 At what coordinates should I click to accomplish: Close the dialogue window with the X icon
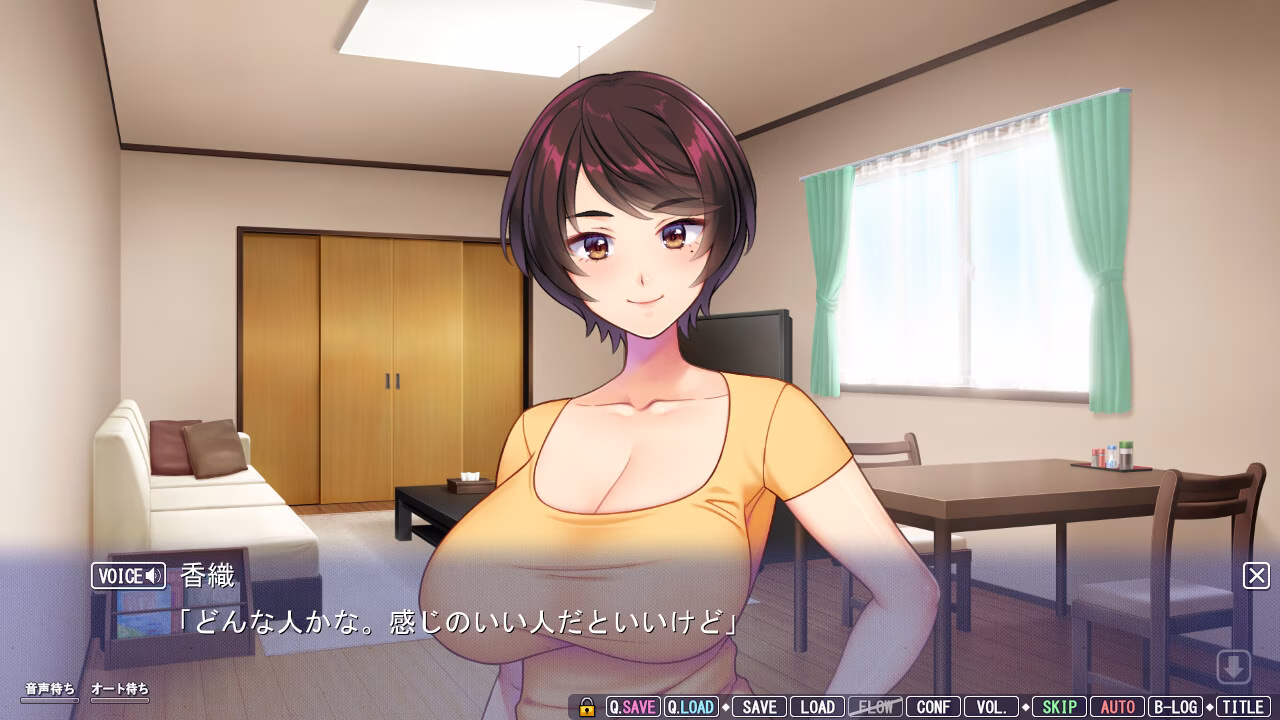(x=1257, y=576)
